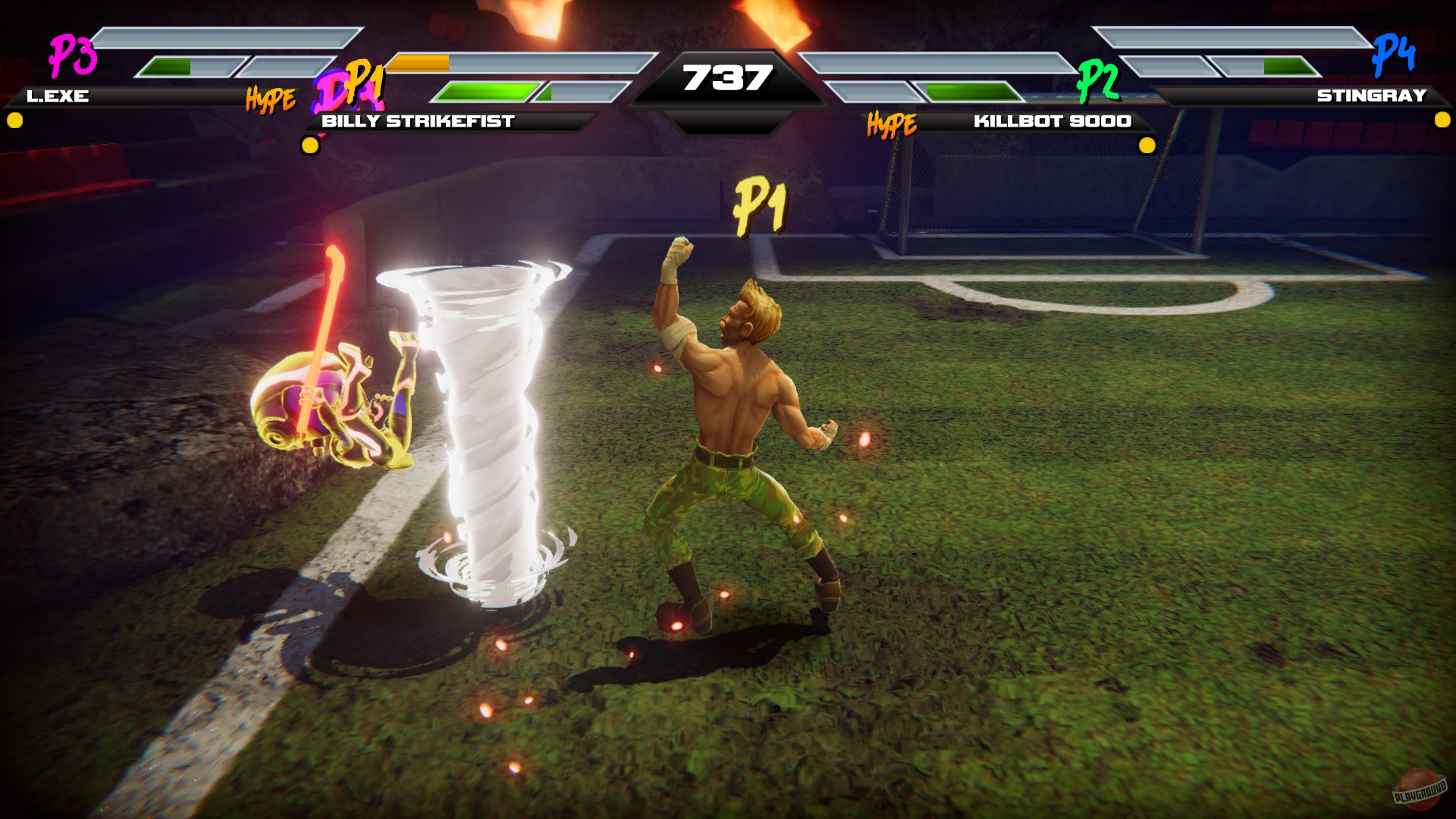The height and width of the screenshot is (819, 1456).
Task: Click the HYPE flame label beside L.EXE's bar
Action: (x=269, y=97)
